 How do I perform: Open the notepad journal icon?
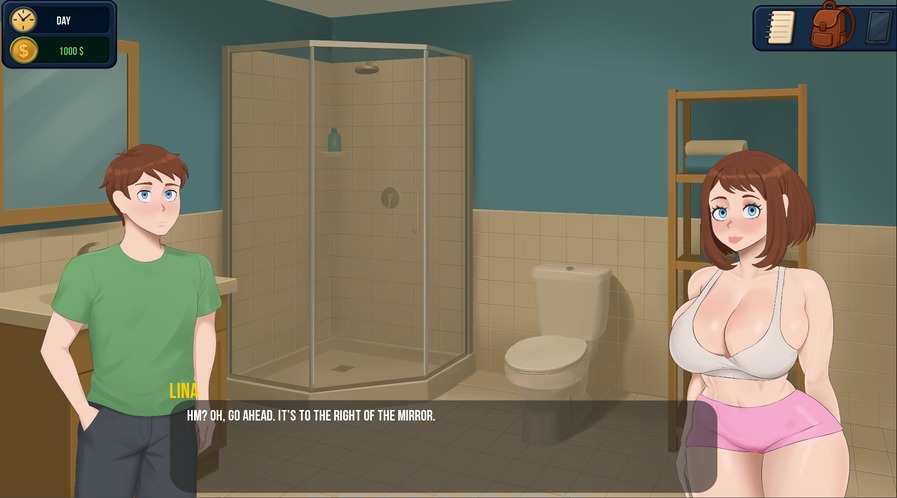click(x=780, y=26)
